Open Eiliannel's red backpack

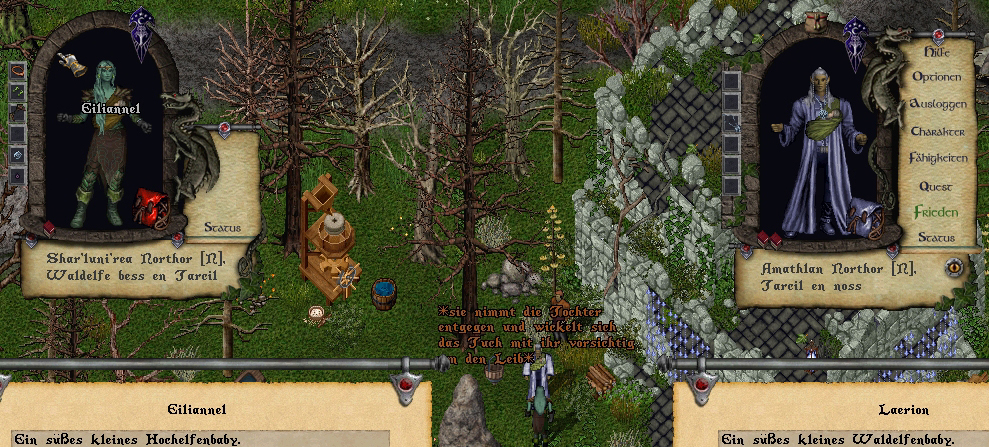pos(152,207)
